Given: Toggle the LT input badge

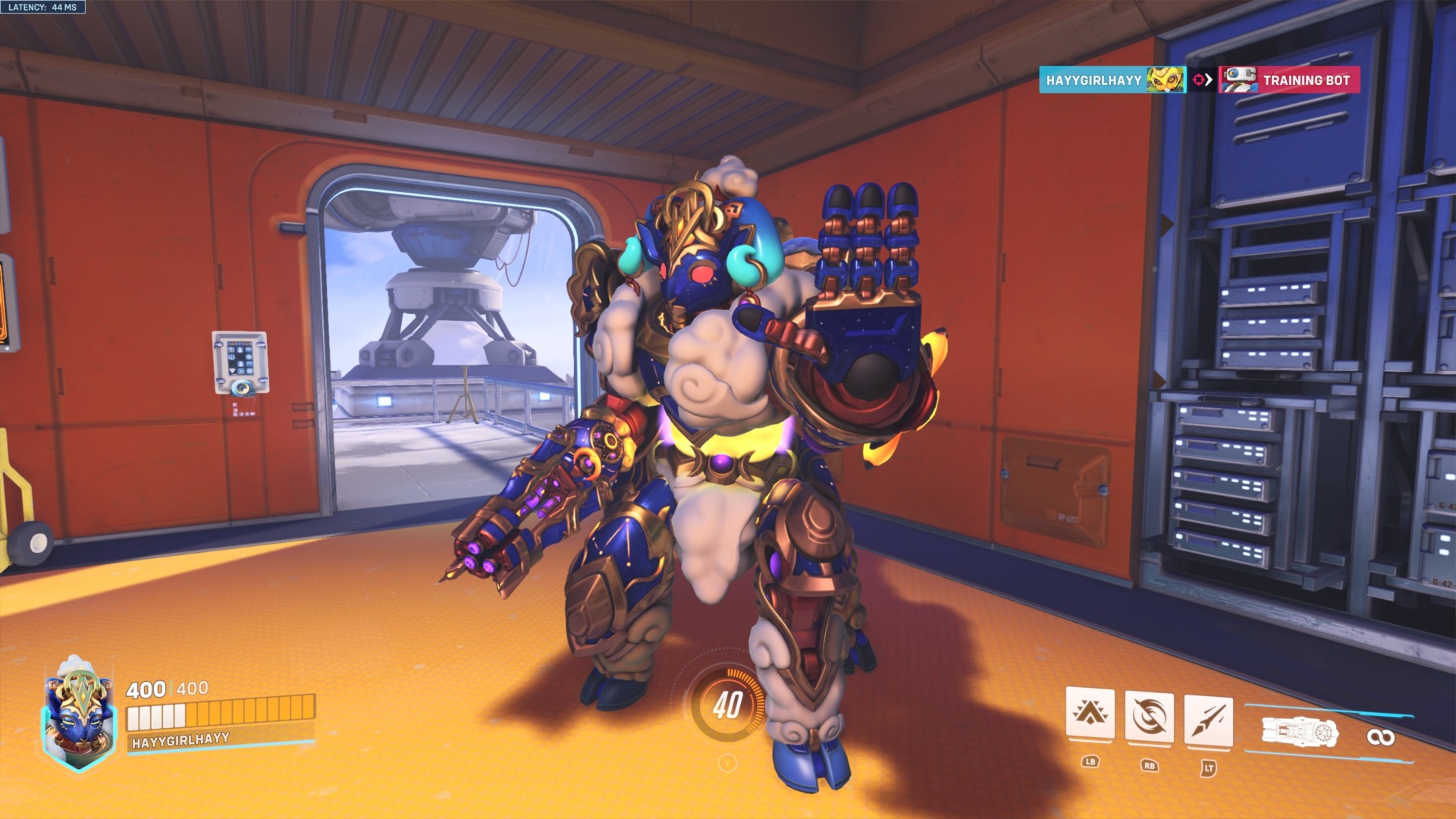Looking at the screenshot, I should tap(1207, 767).
